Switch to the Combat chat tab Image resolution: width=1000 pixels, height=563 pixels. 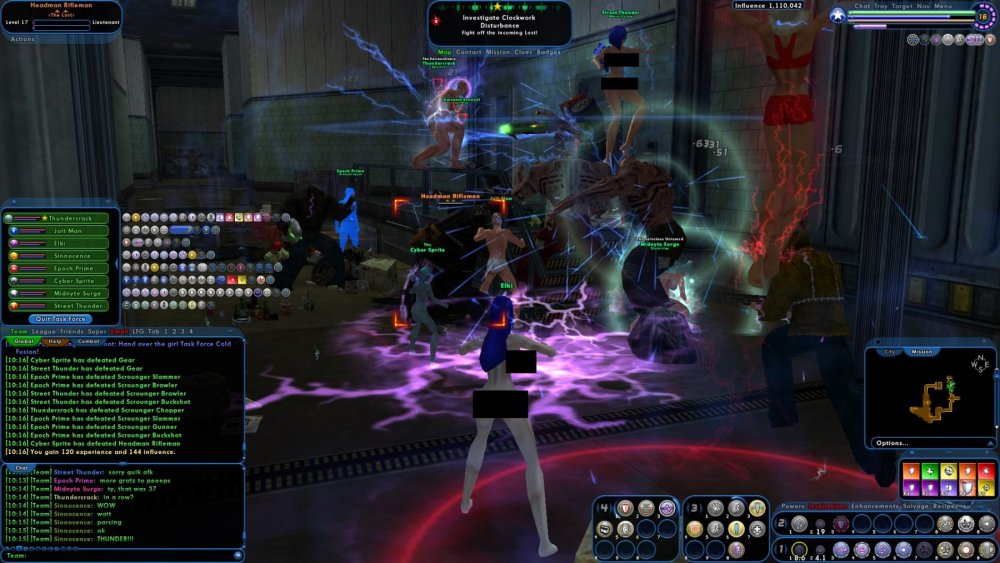tap(88, 341)
